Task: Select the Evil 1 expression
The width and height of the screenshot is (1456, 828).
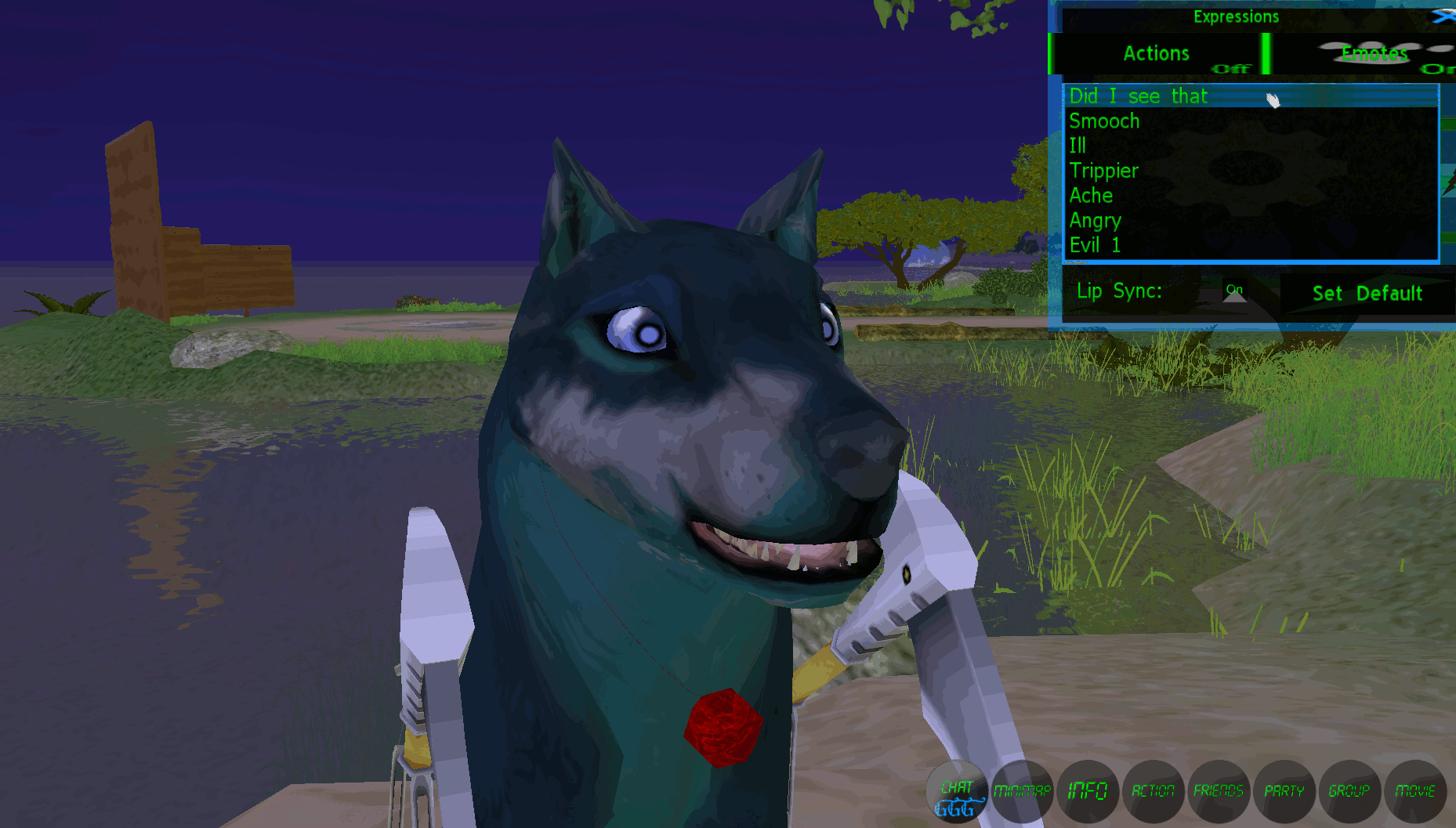Action: point(1095,245)
